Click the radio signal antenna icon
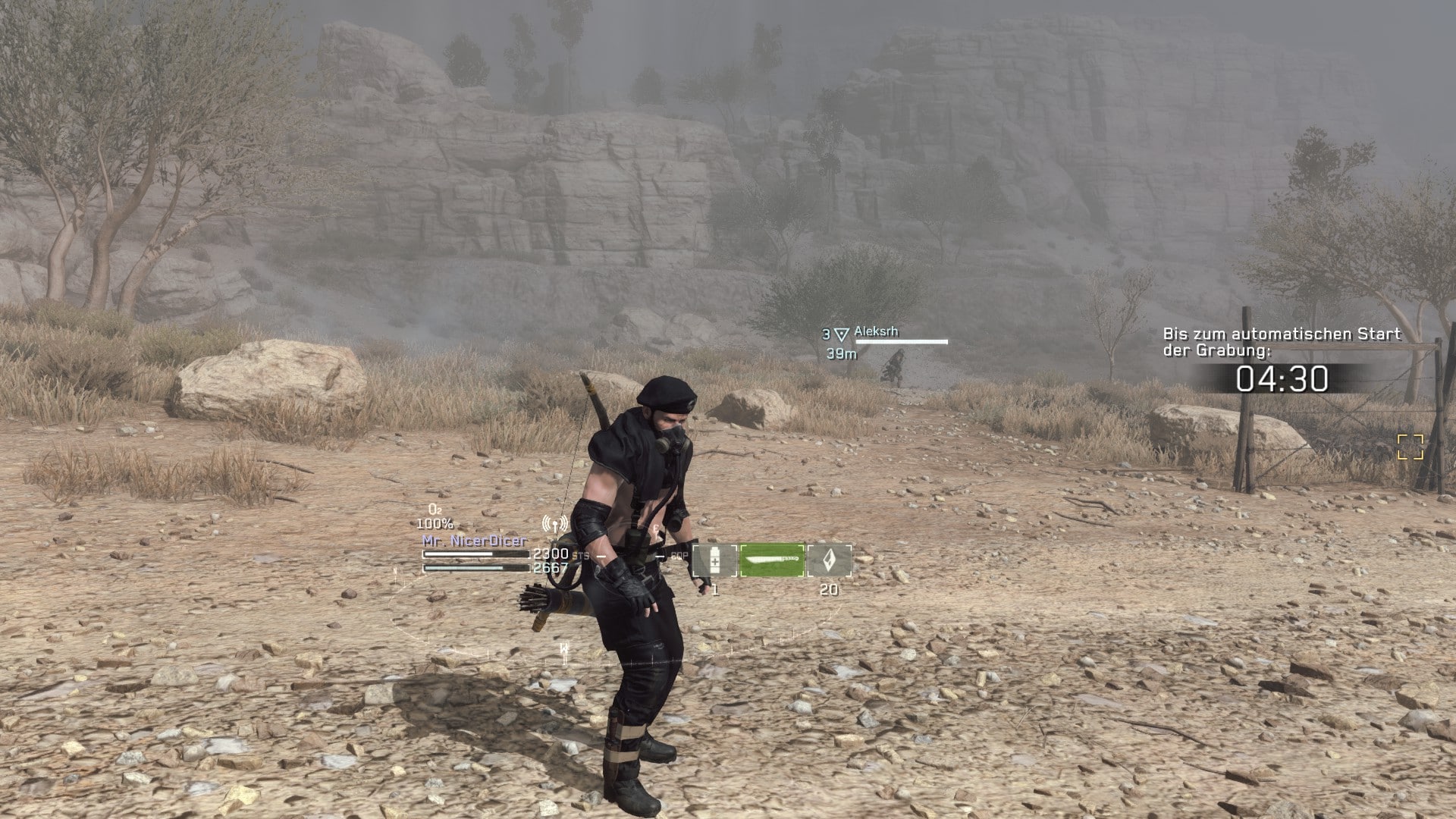 [556, 524]
